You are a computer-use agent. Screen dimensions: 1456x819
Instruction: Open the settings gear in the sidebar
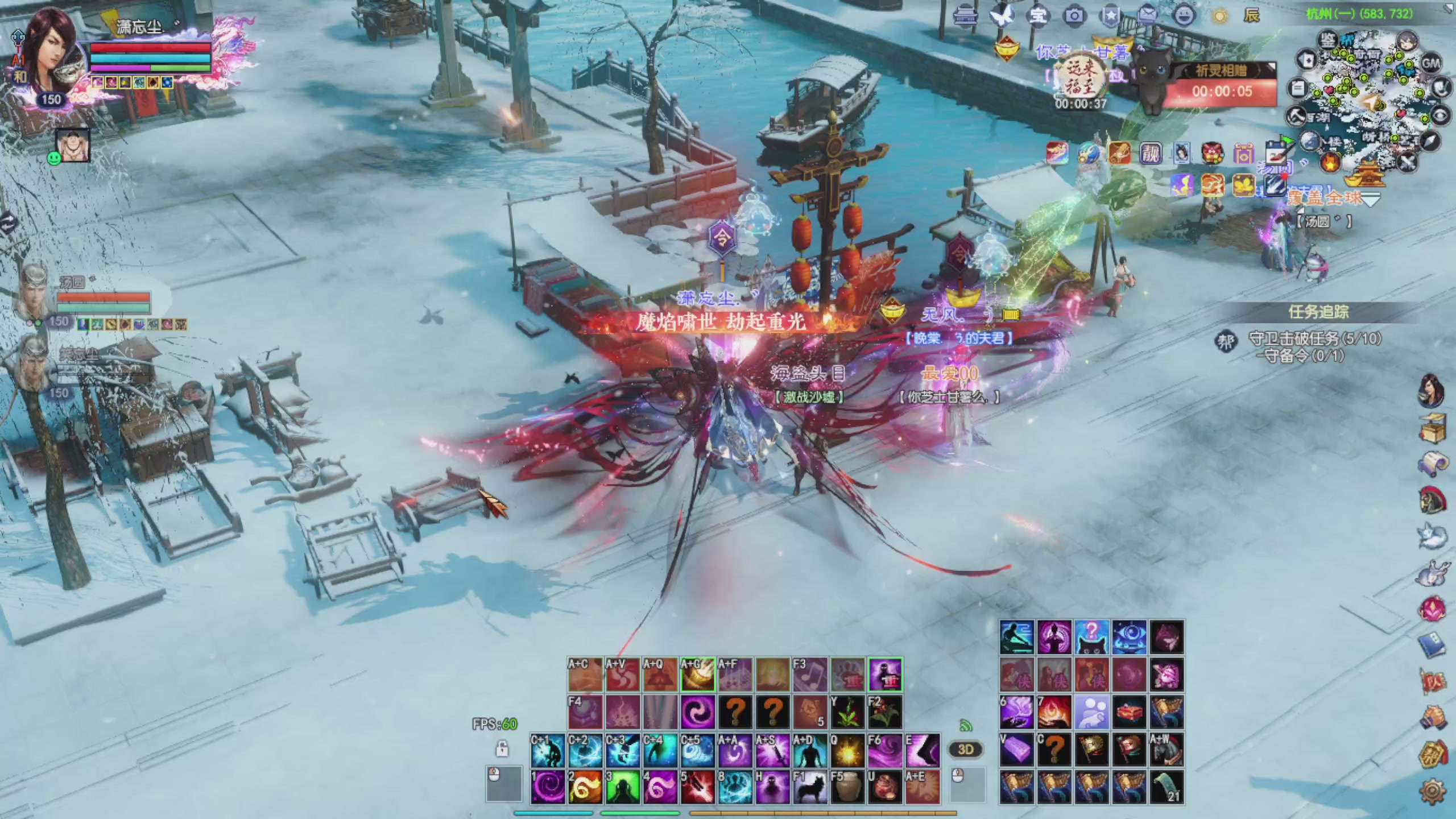(x=1433, y=791)
